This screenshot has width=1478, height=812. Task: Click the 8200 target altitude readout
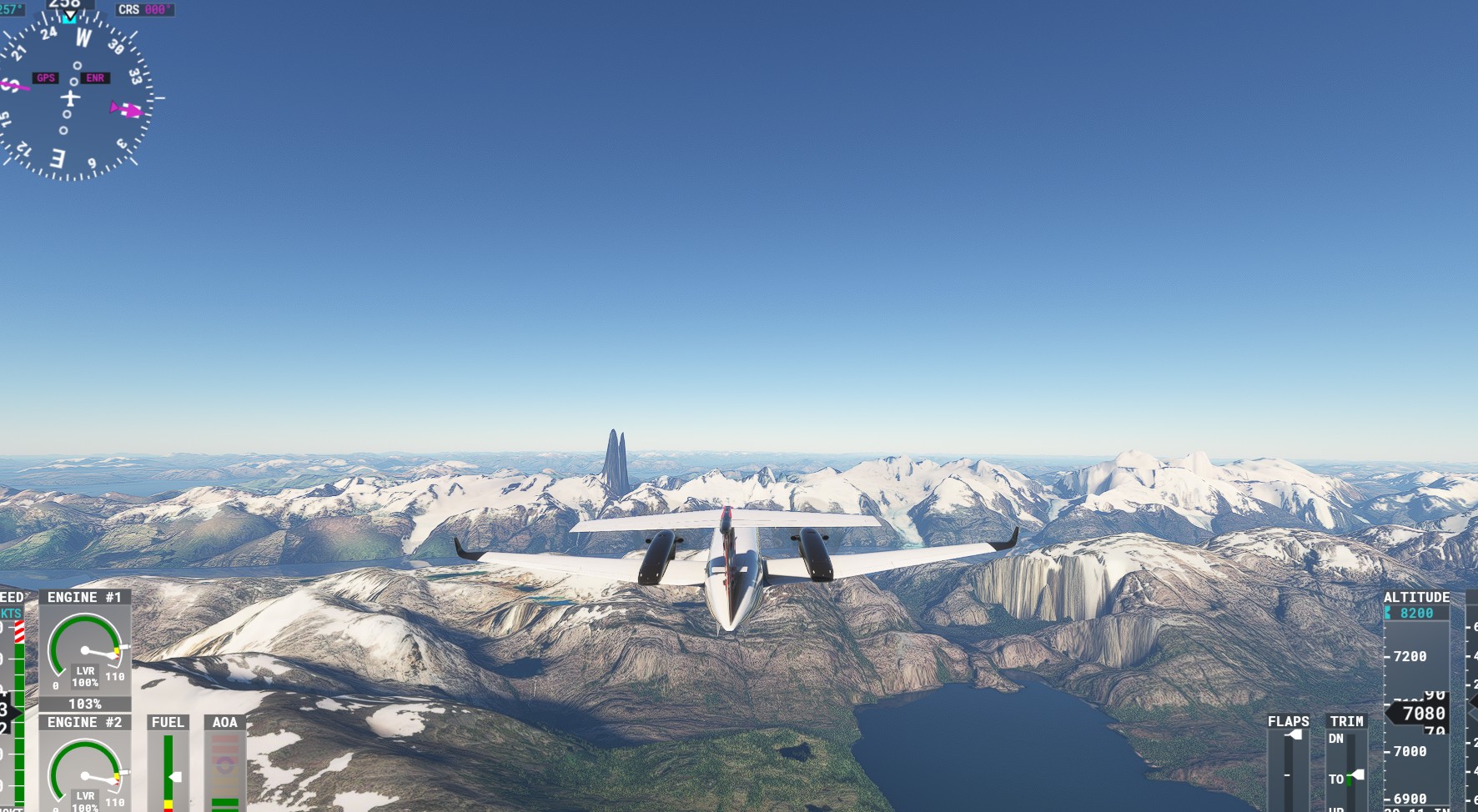[1418, 614]
